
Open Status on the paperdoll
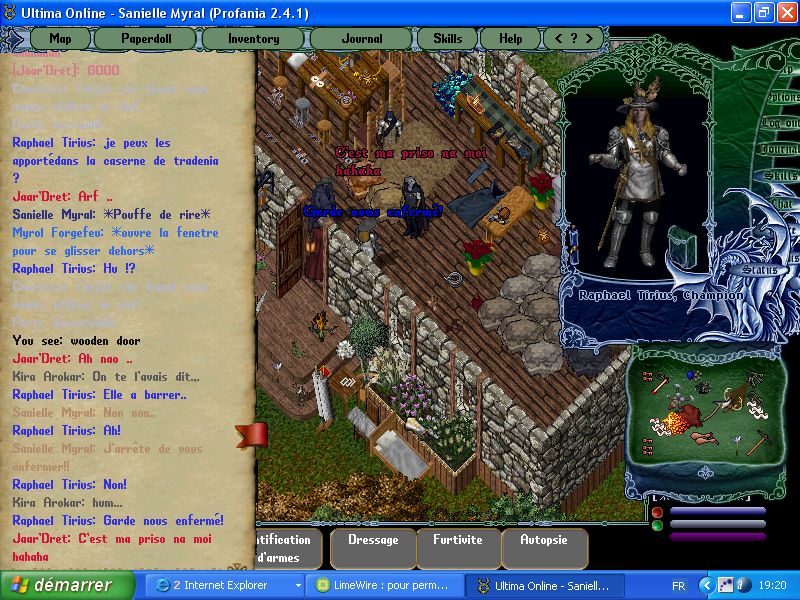tap(758, 270)
